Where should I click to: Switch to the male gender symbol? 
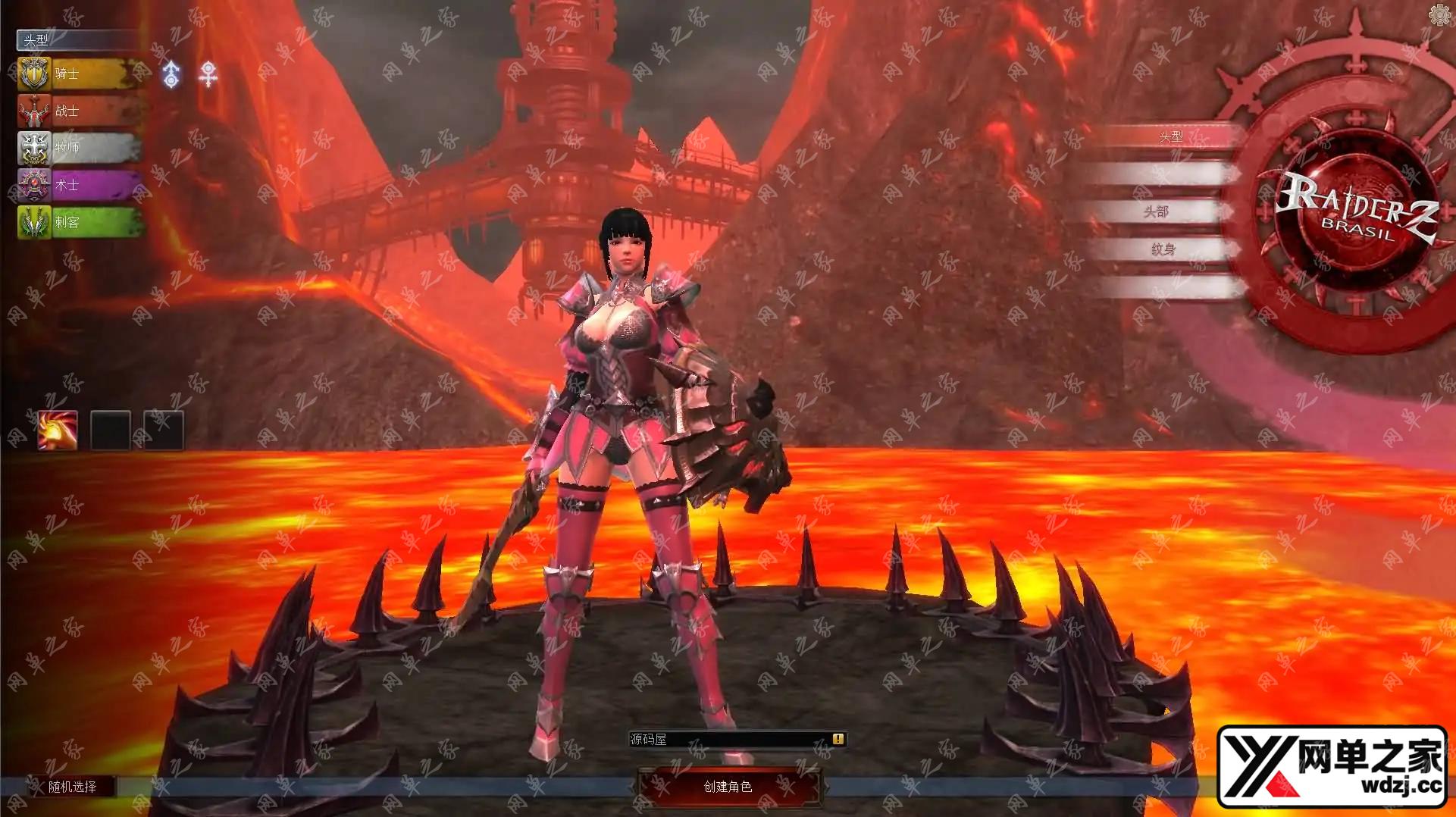(172, 74)
